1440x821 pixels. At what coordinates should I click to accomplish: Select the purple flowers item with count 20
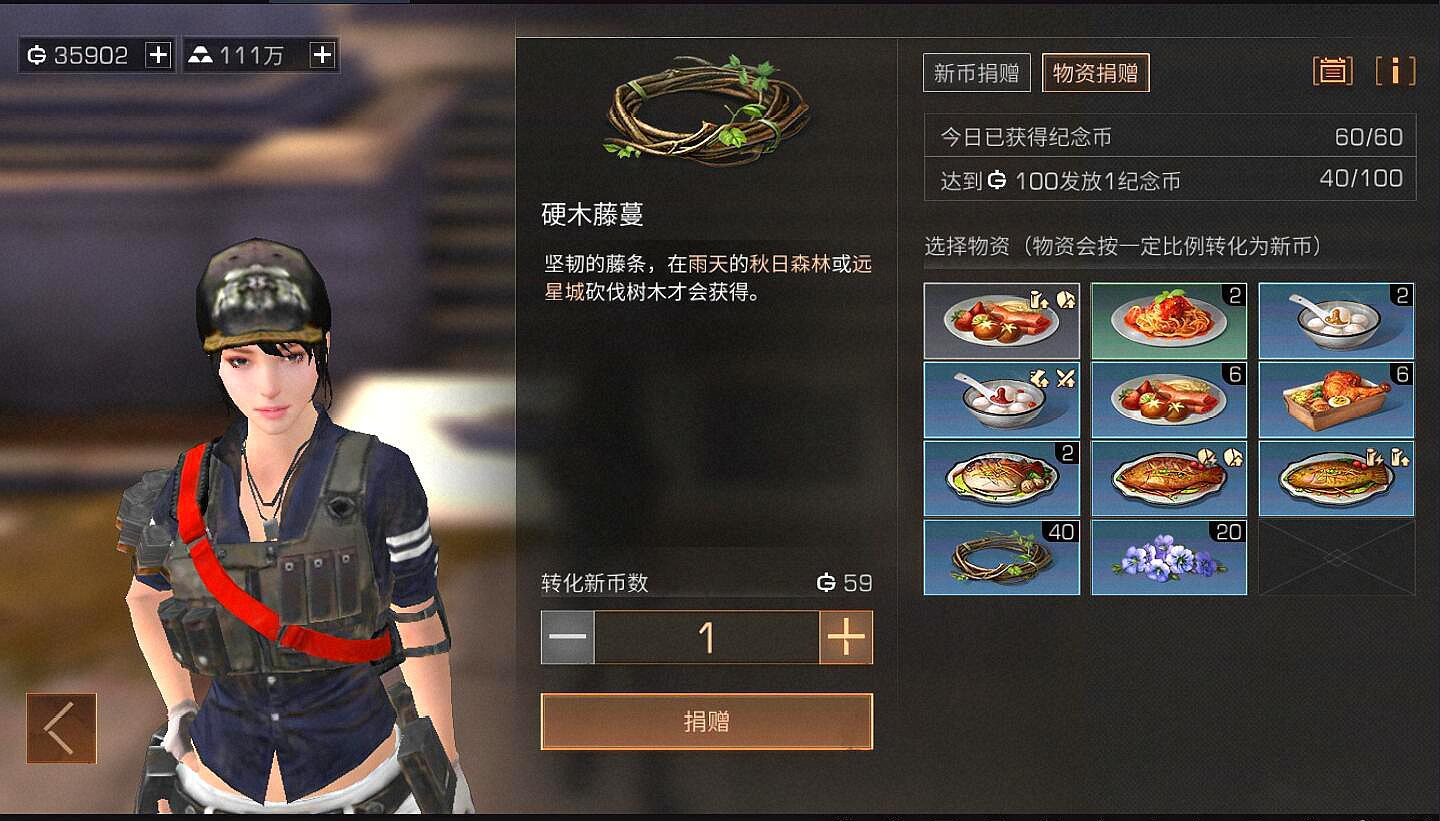click(x=1168, y=556)
